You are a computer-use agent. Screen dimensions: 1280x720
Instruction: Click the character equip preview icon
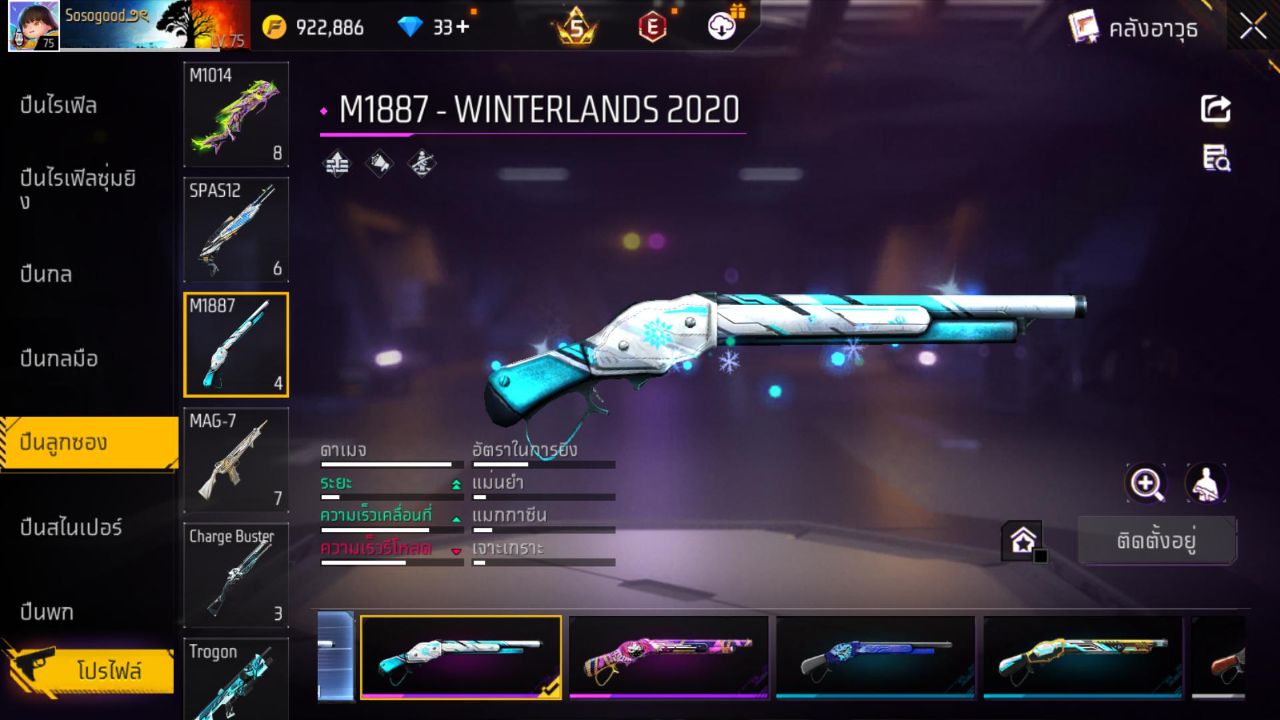pos(1206,484)
